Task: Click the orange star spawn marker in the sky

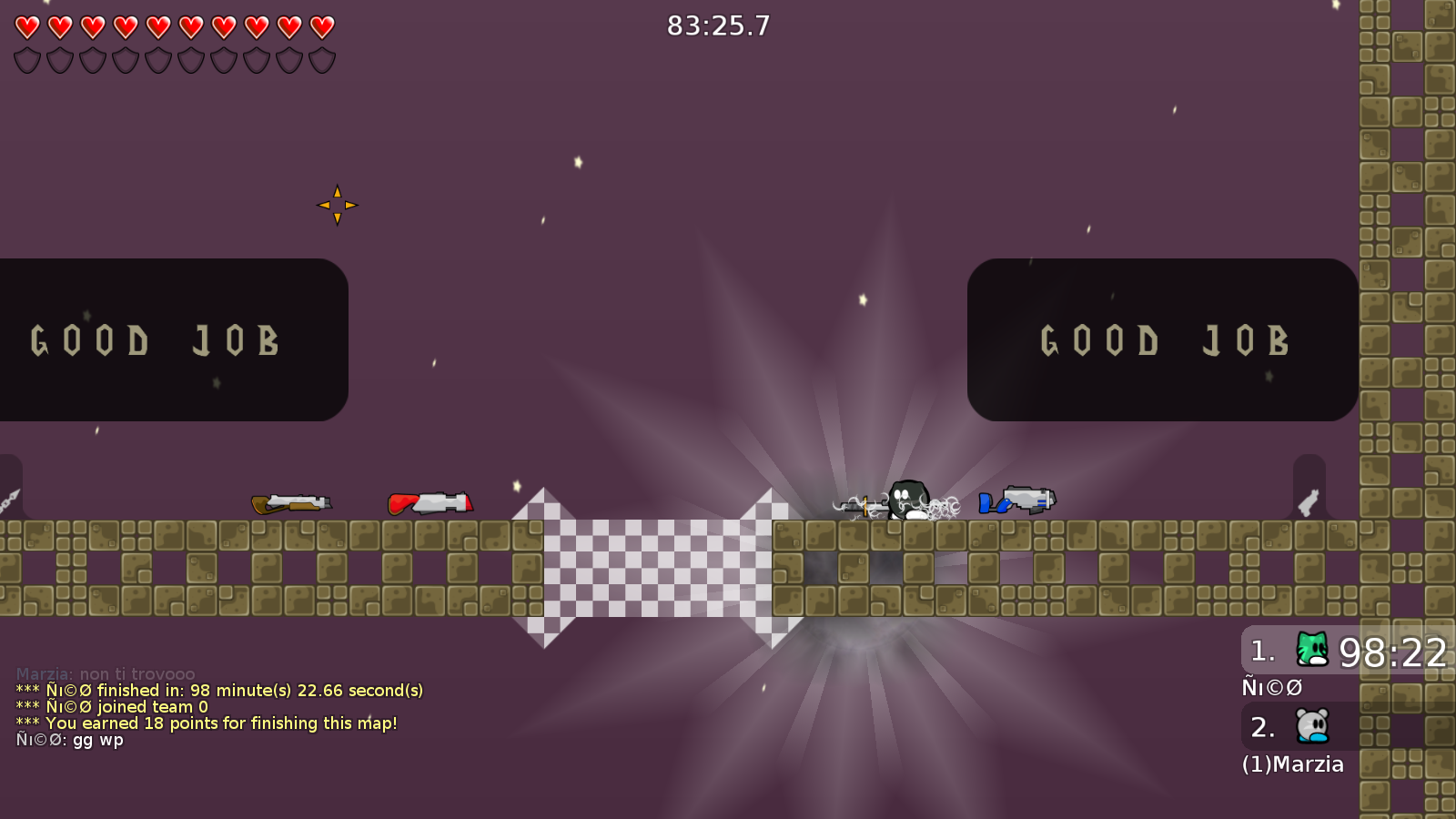Action: tap(338, 204)
